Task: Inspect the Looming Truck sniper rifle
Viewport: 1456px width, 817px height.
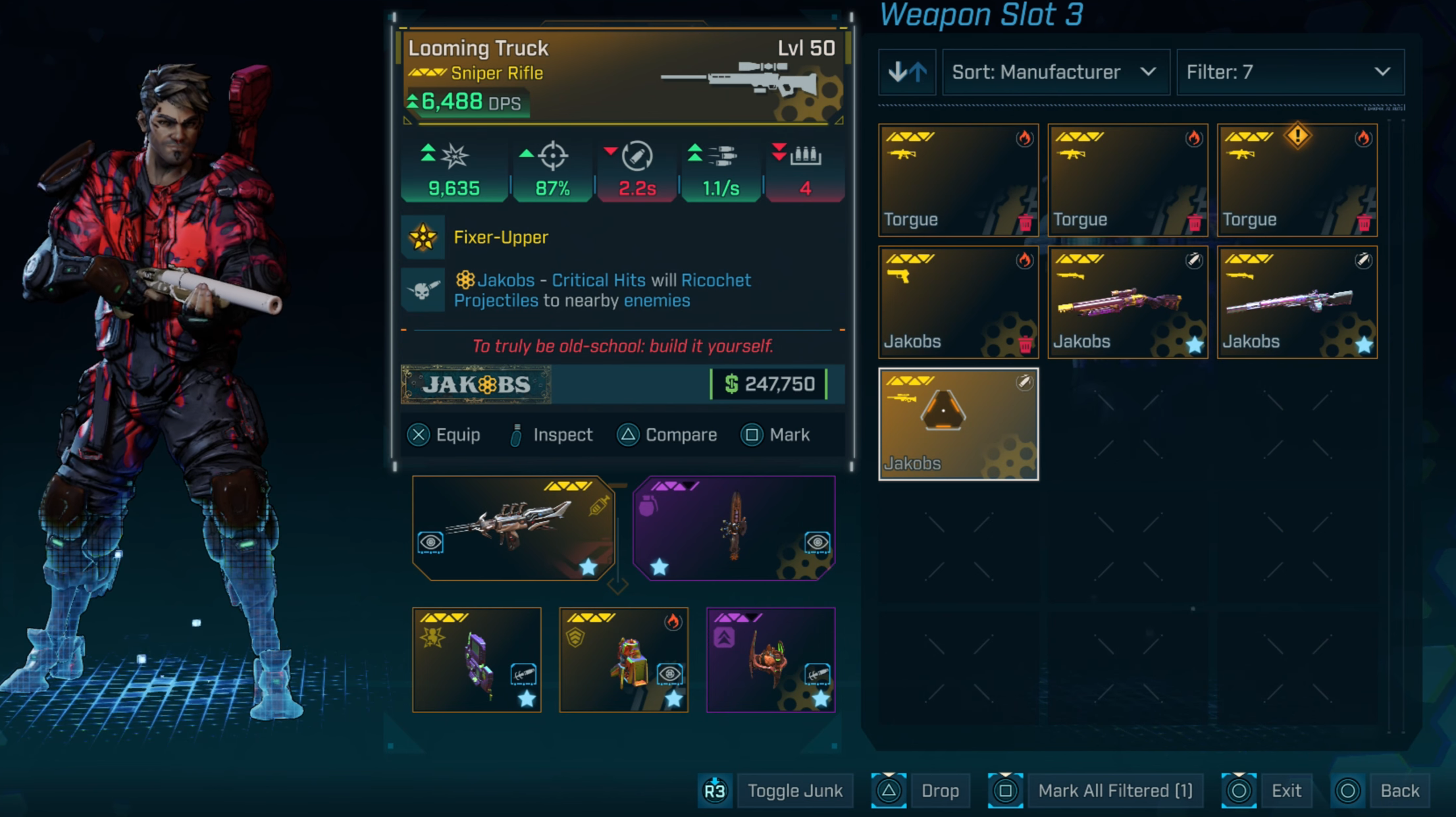Action: click(x=562, y=435)
